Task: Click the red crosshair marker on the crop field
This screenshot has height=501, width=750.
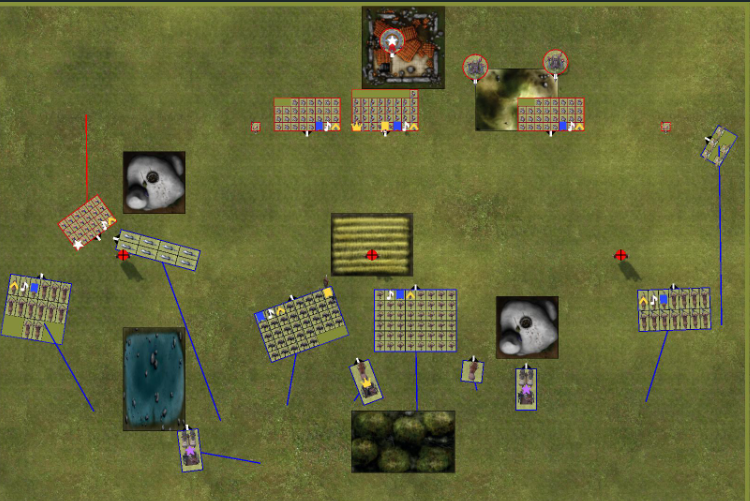Action: 372,255
